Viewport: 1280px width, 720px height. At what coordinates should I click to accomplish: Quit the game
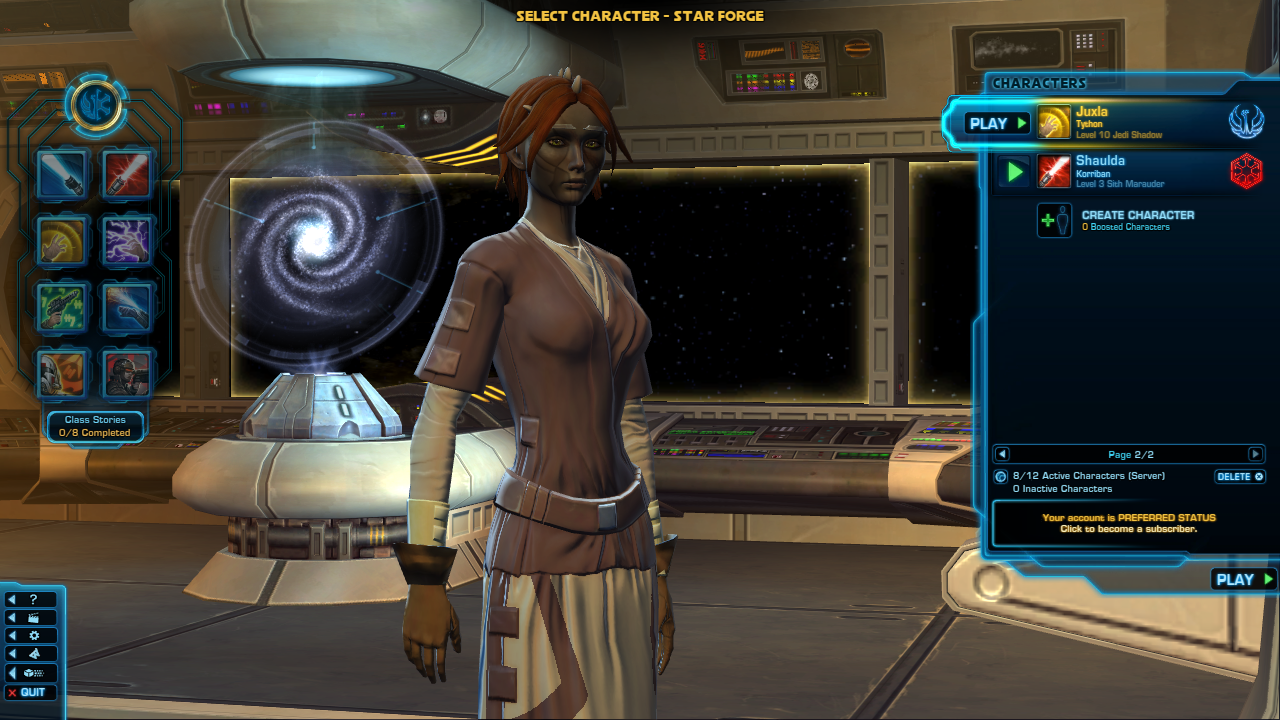click(32, 692)
